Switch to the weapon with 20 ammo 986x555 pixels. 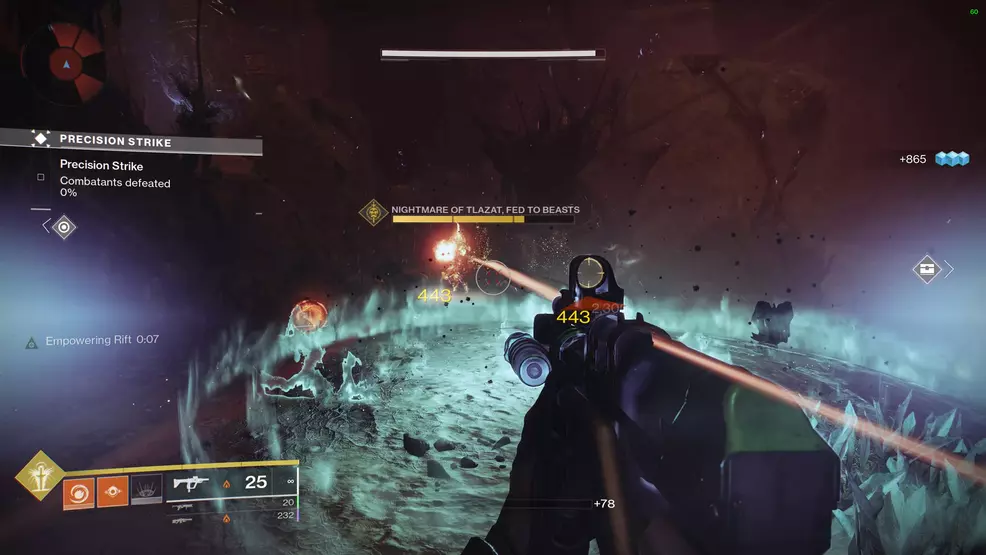pos(184,505)
